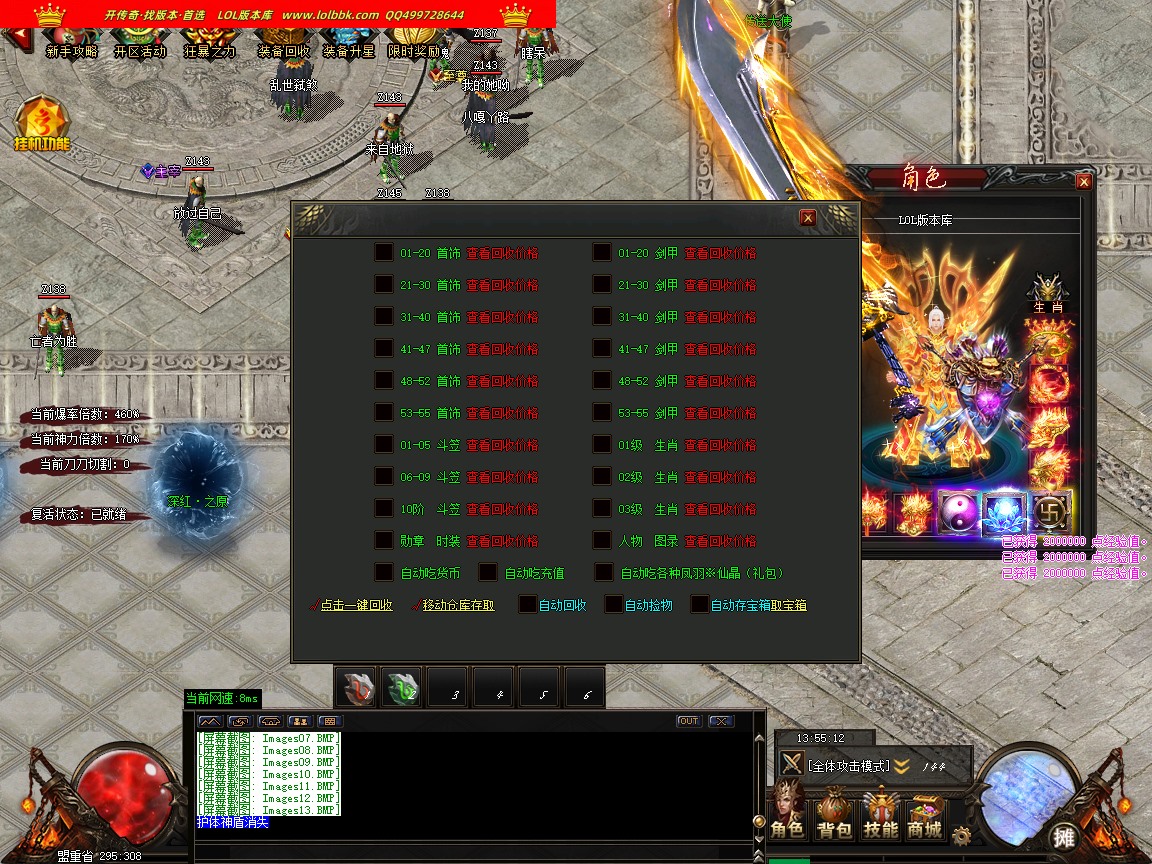Image resolution: width=1152 pixels, height=864 pixels.
Task: Tick the 53-55 剑甲 recycle checkbox
Action: pyautogui.click(x=602, y=413)
